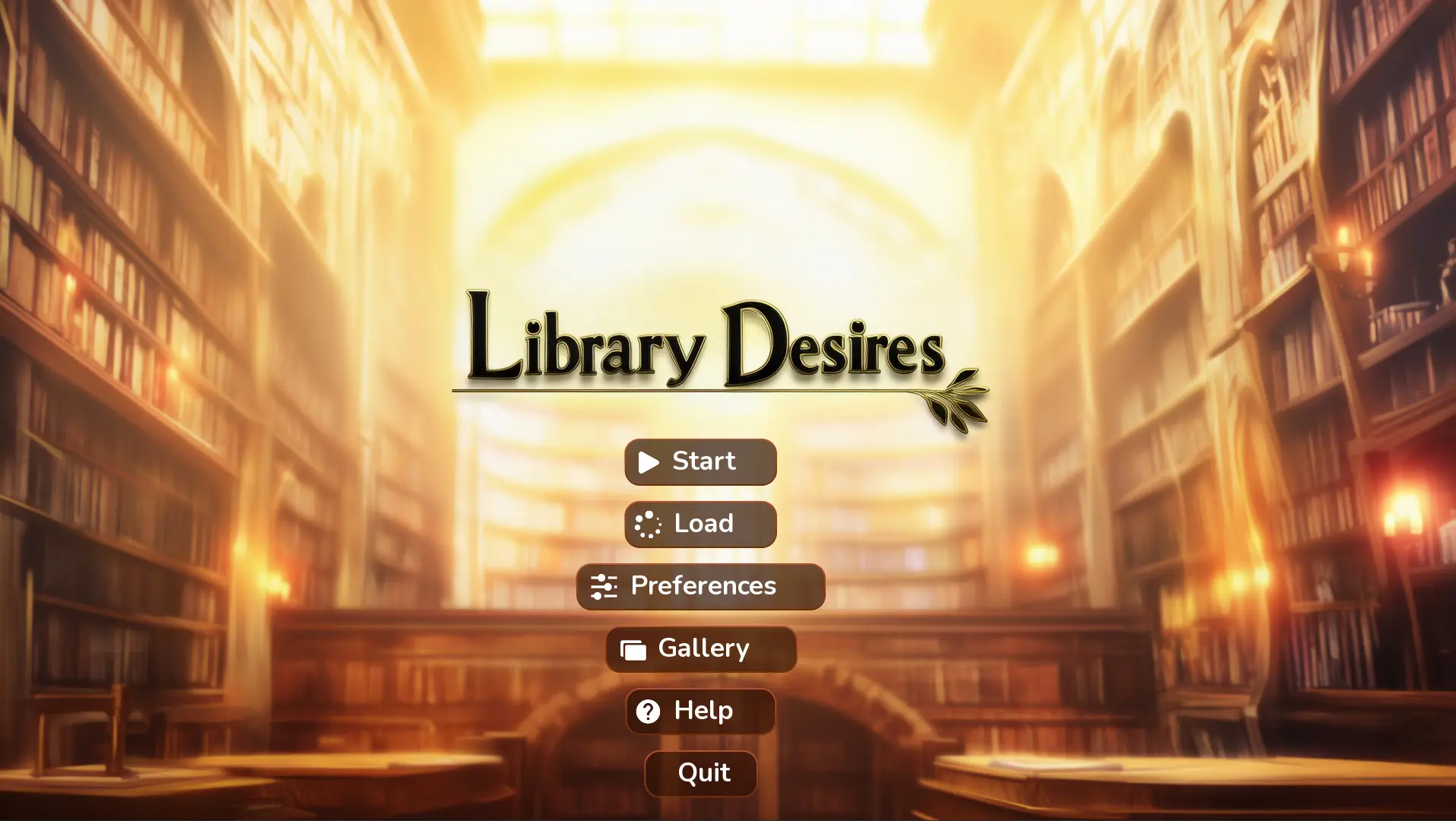Click the decorative line beneath the game title
1456x821 pixels.
[x=684, y=389]
